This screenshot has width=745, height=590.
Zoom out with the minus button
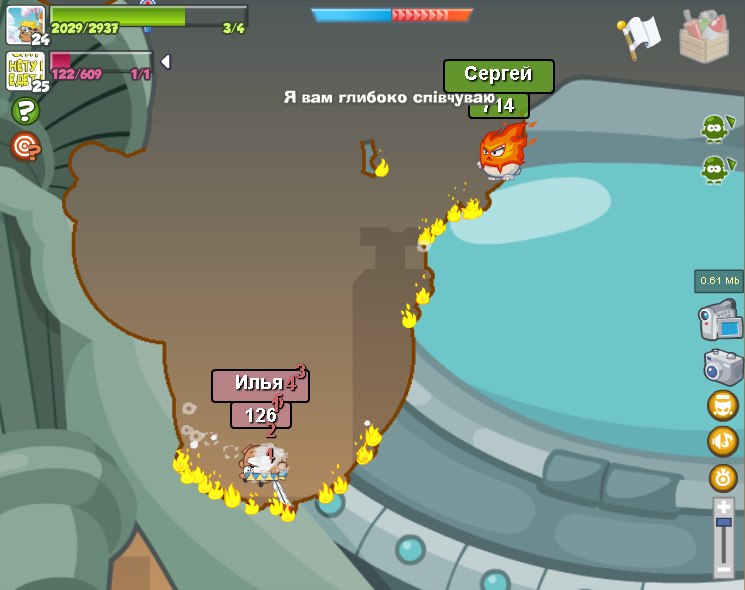[724, 569]
